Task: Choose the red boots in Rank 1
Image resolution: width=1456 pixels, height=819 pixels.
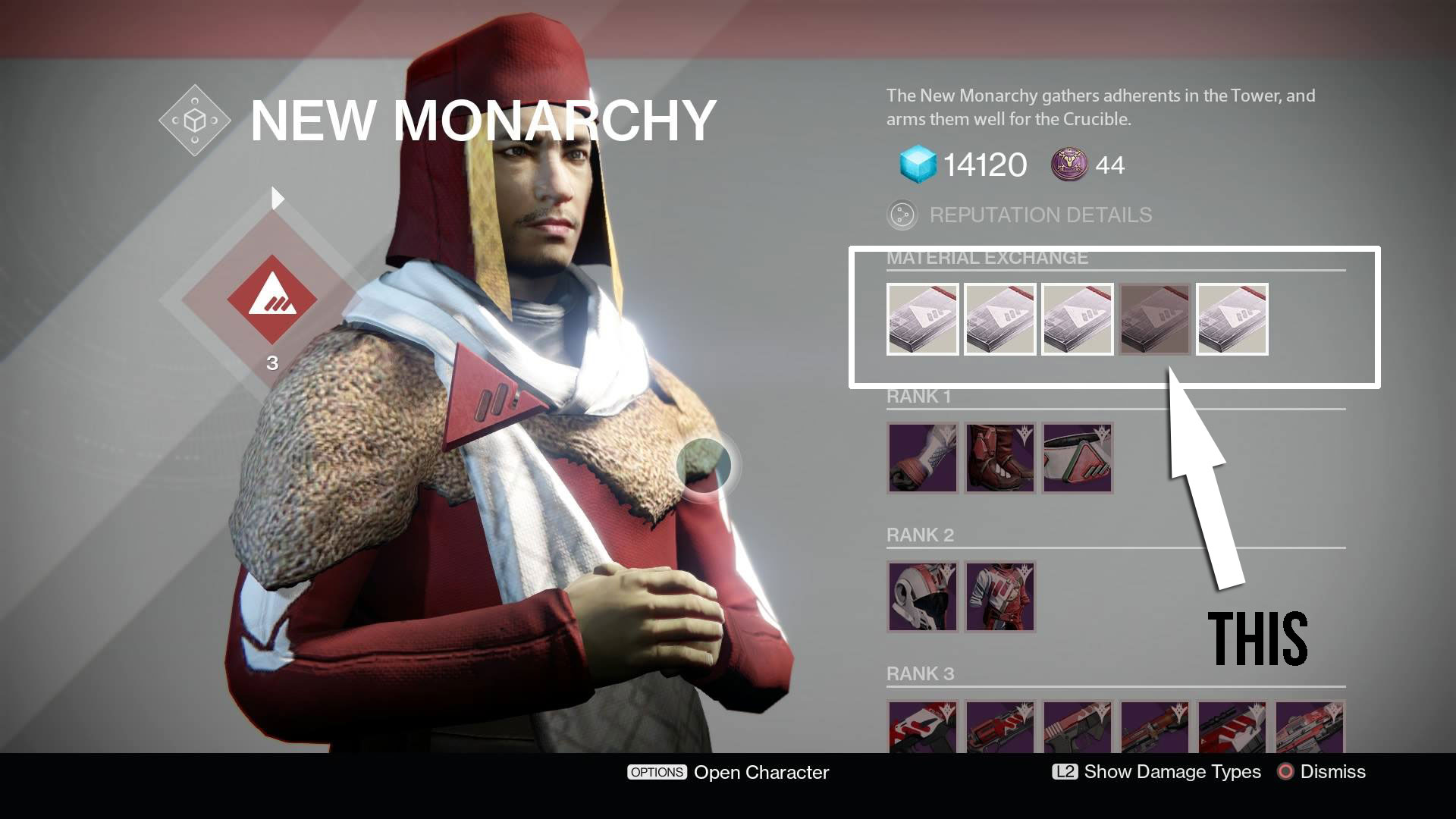Action: (999, 458)
